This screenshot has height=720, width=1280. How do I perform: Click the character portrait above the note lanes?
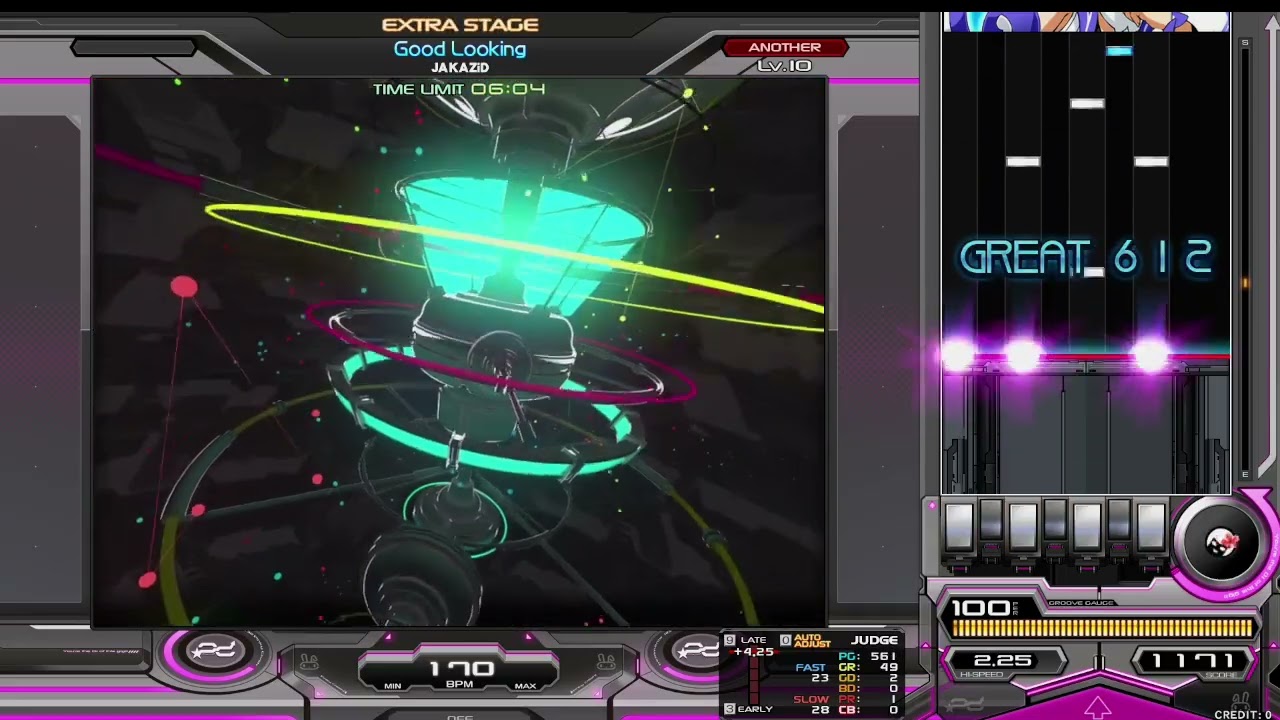(1085, 18)
